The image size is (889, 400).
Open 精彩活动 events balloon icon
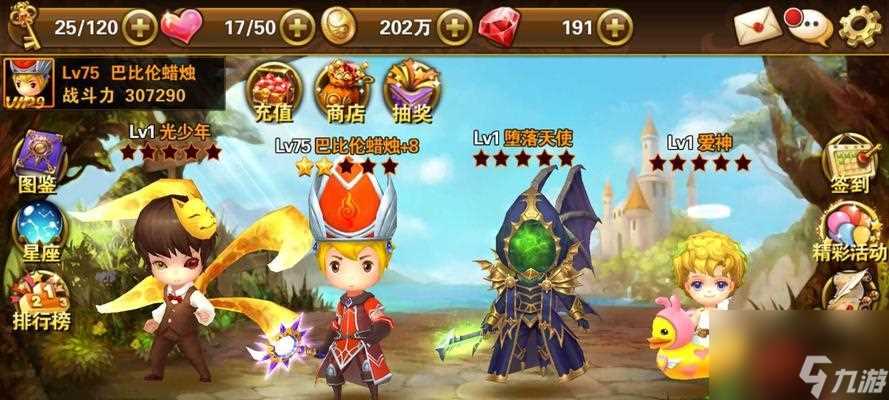pyautogui.click(x=848, y=232)
